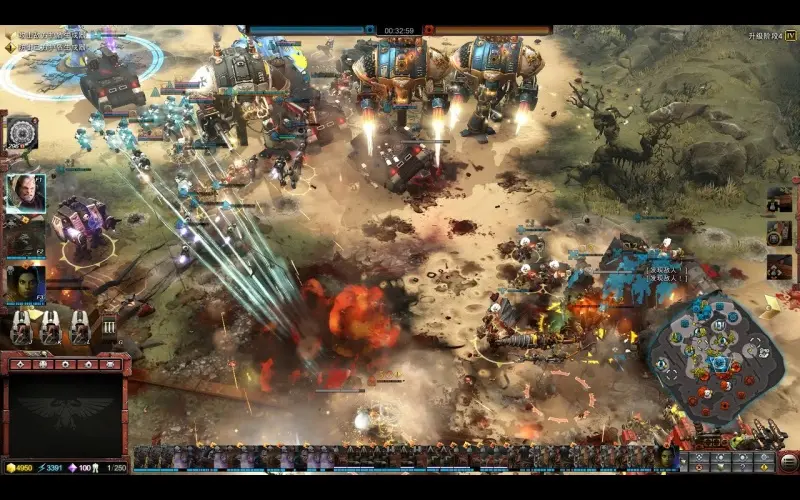Click the upgrade phase IV badge
The image size is (800, 500).
pos(790,35)
